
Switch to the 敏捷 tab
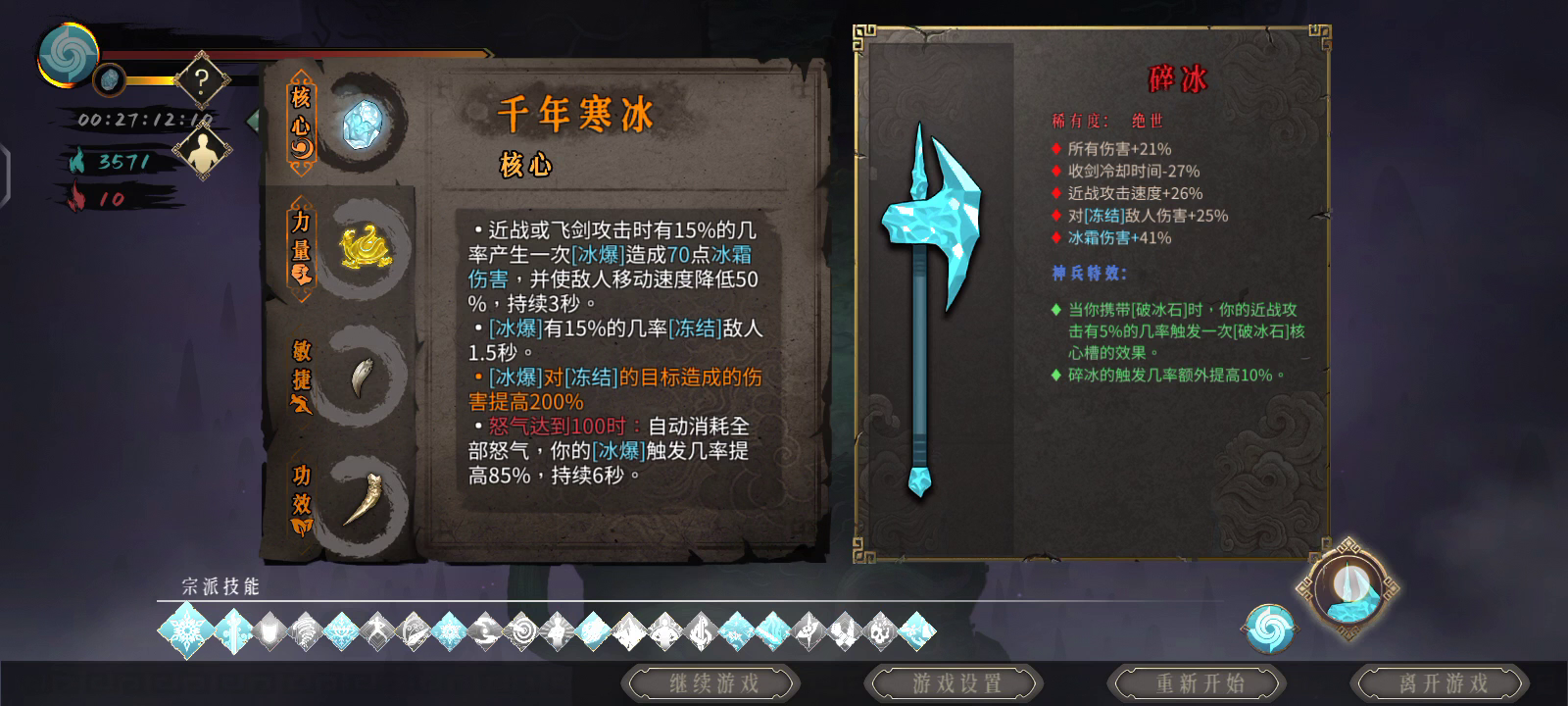pyautogui.click(x=300, y=376)
